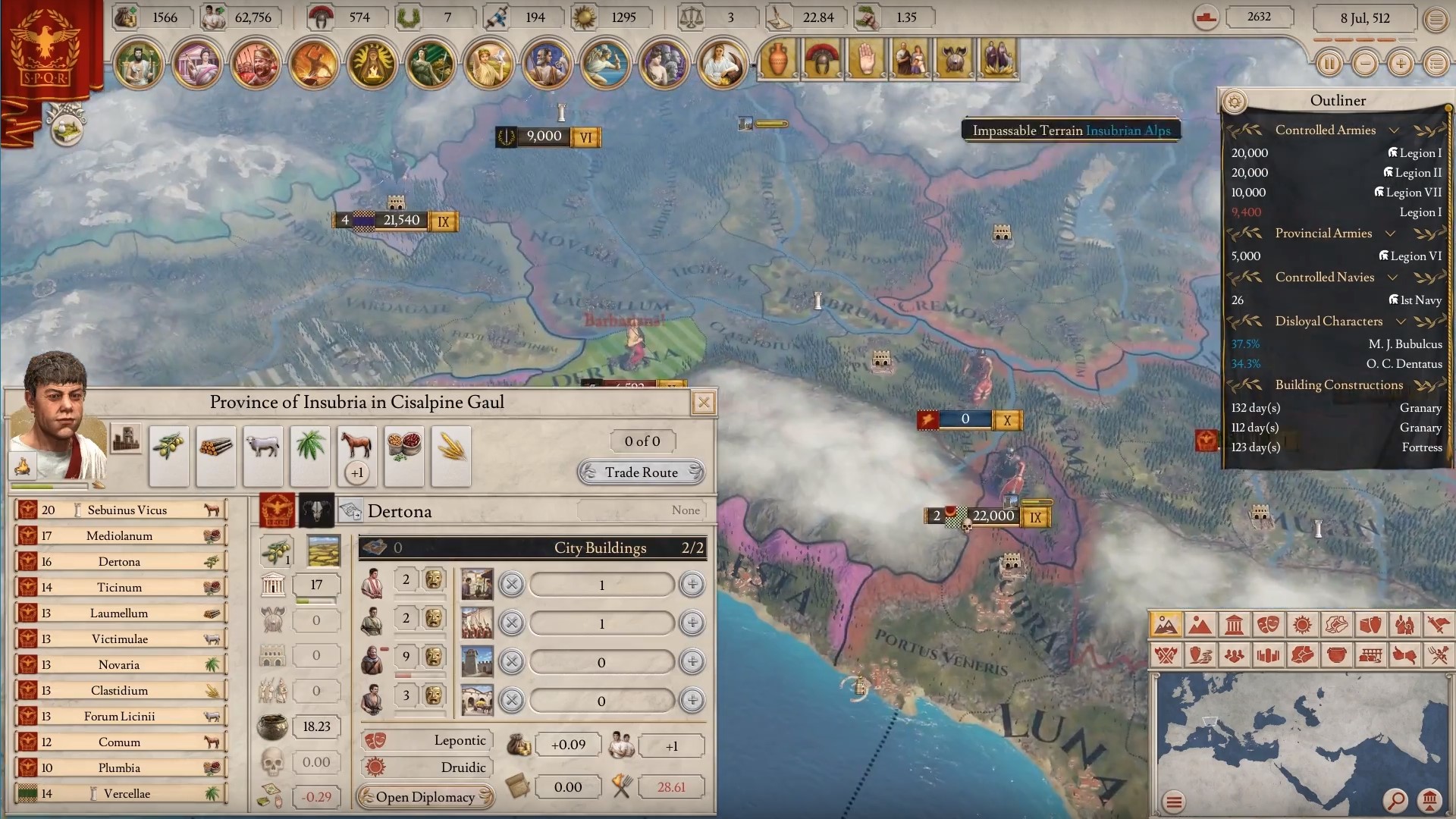Image resolution: width=1456 pixels, height=819 pixels.
Task: Open the Outliner settings gear
Action: click(1235, 101)
